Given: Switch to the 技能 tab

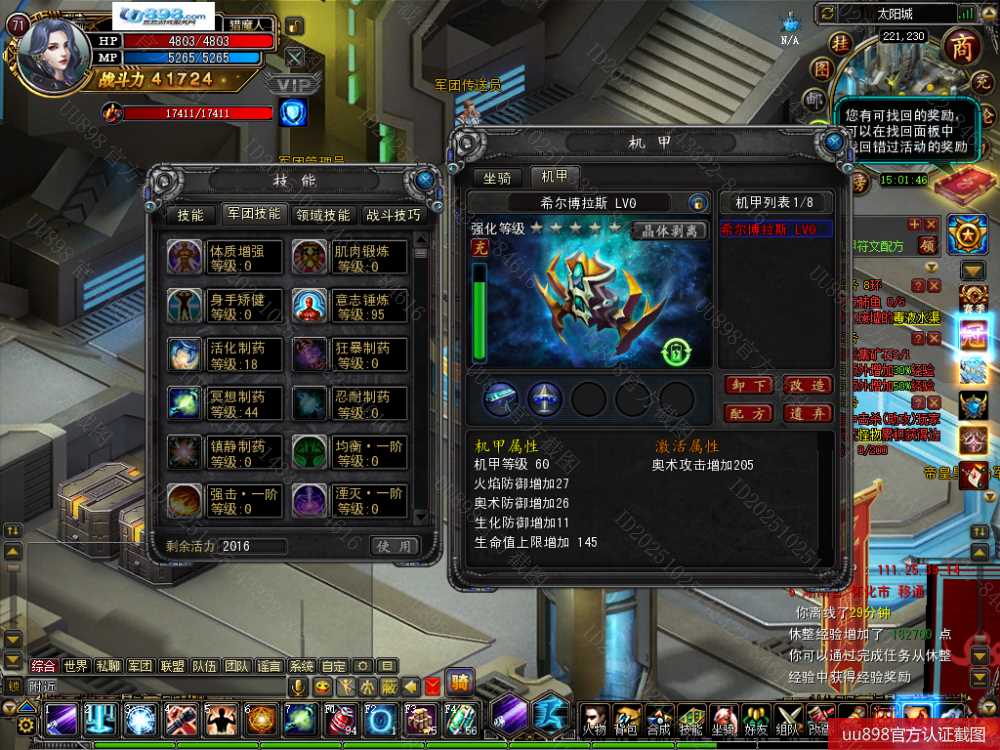Looking at the screenshot, I should pyautogui.click(x=190, y=215).
